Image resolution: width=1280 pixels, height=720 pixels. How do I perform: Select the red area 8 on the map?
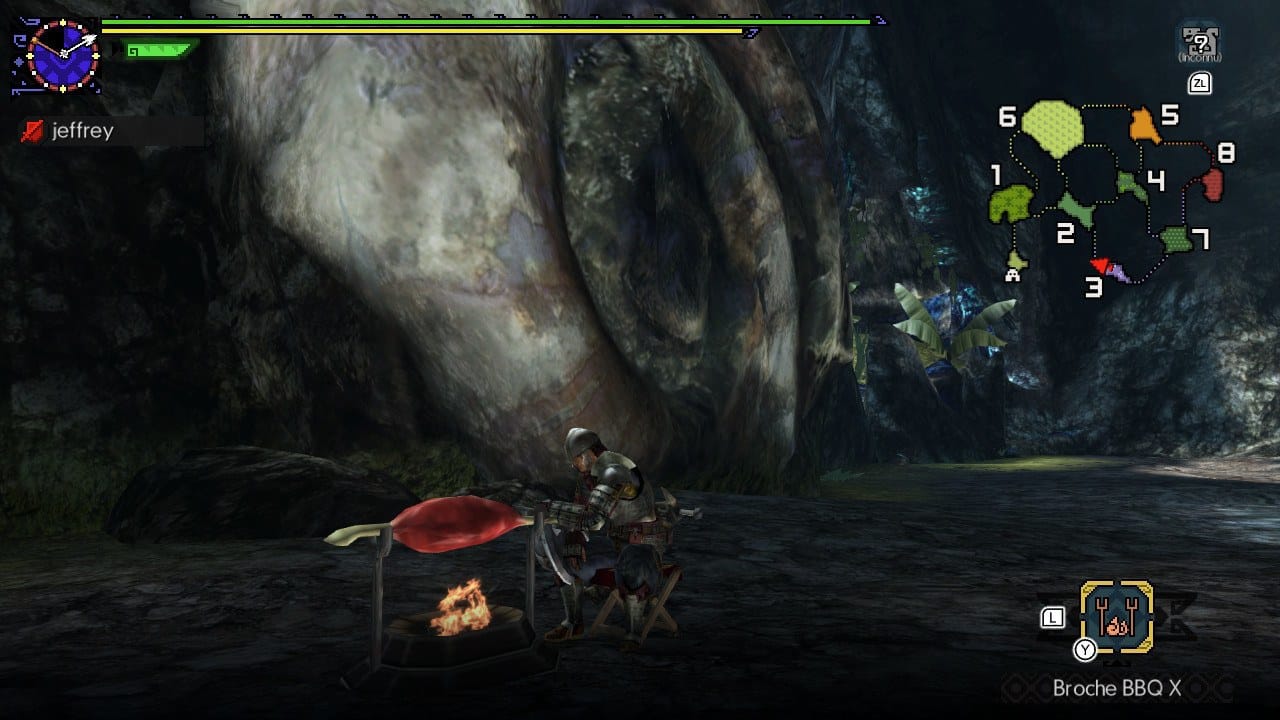tap(1212, 184)
